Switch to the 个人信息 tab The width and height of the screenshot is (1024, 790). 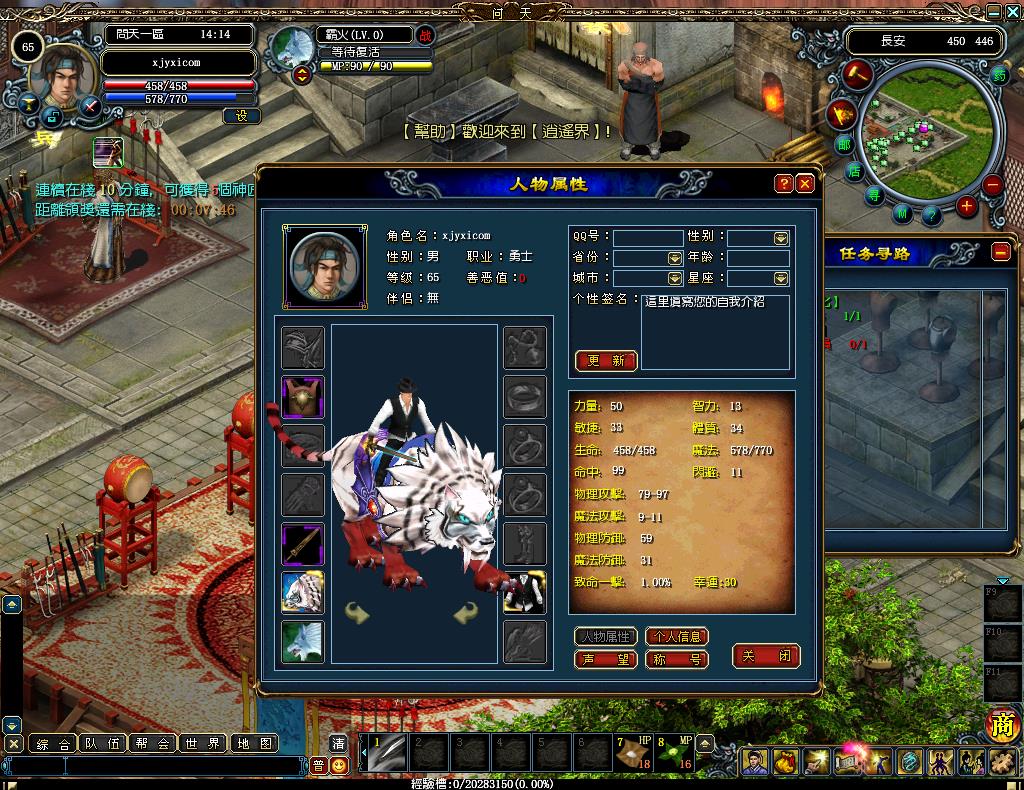click(x=677, y=636)
